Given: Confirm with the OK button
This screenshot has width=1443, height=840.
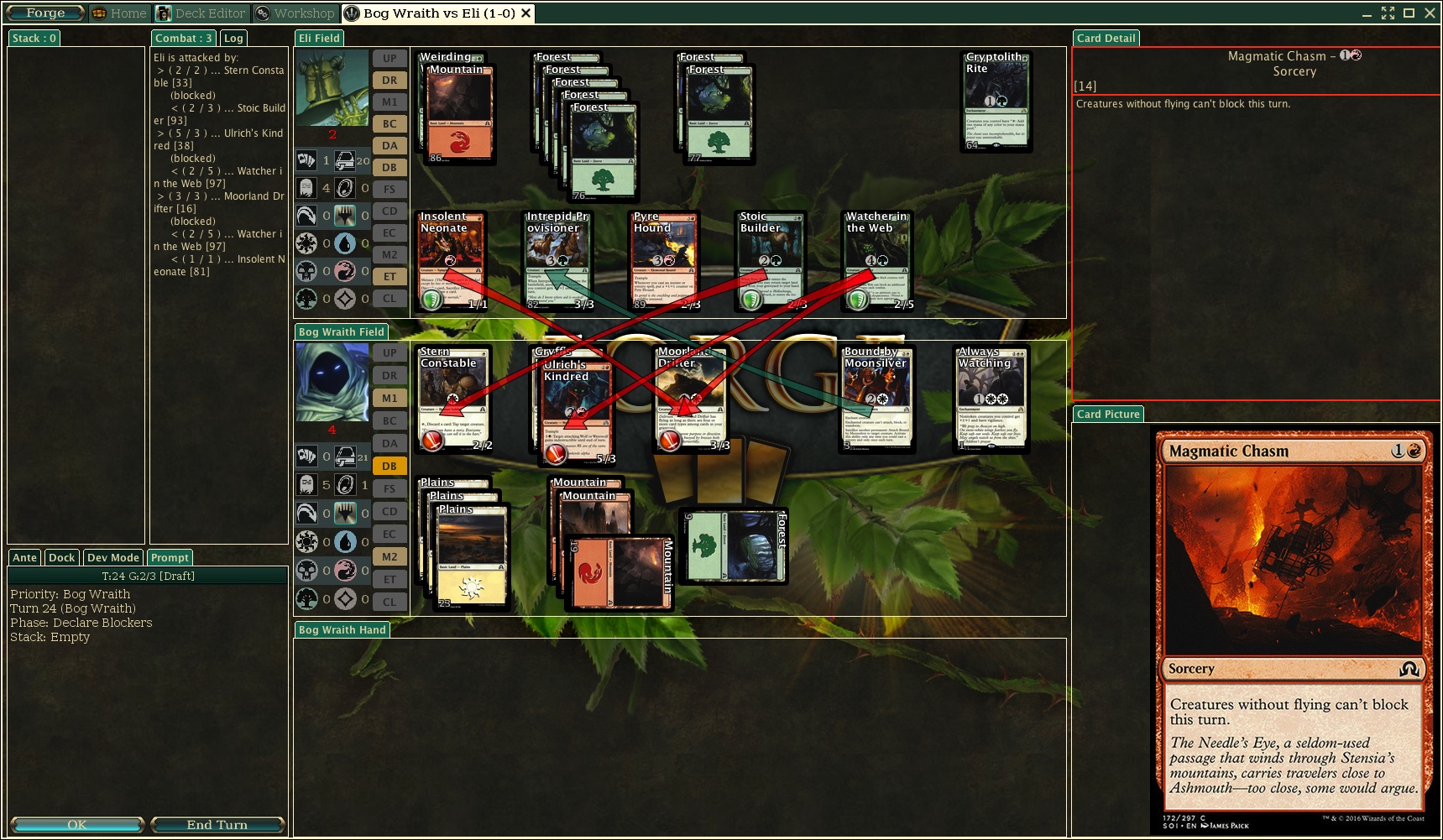Looking at the screenshot, I should click(x=76, y=825).
